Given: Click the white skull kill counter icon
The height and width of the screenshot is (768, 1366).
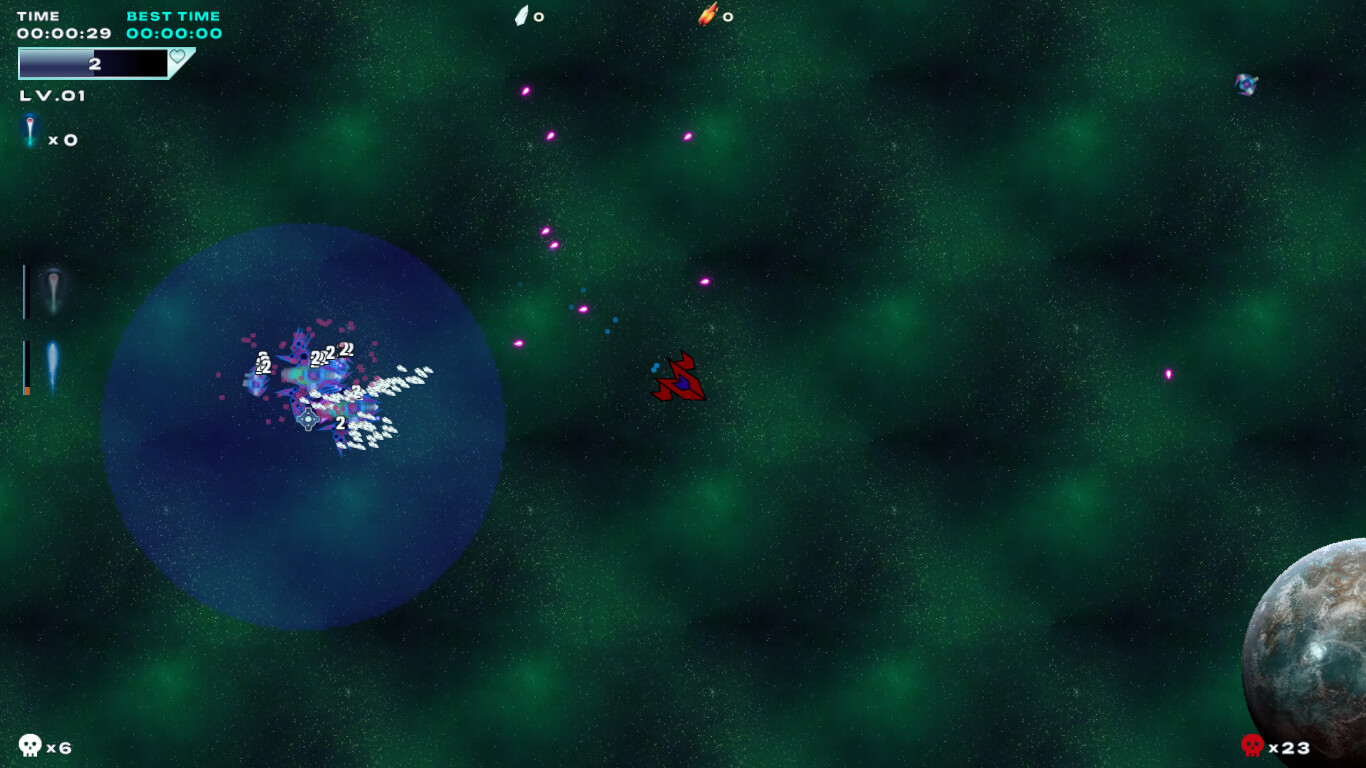Looking at the screenshot, I should pos(30,746).
